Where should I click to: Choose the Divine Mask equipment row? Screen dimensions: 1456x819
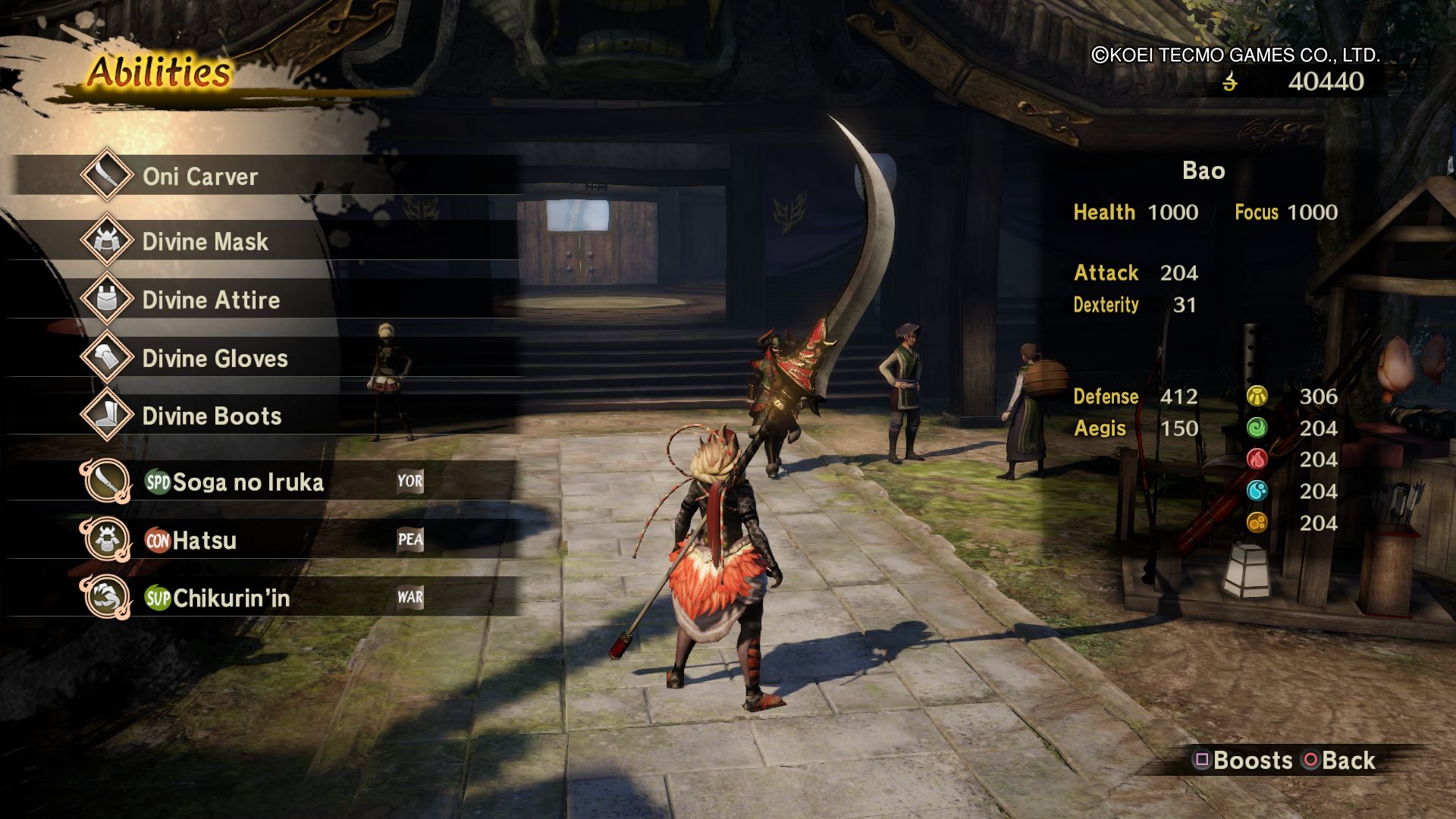pos(205,242)
